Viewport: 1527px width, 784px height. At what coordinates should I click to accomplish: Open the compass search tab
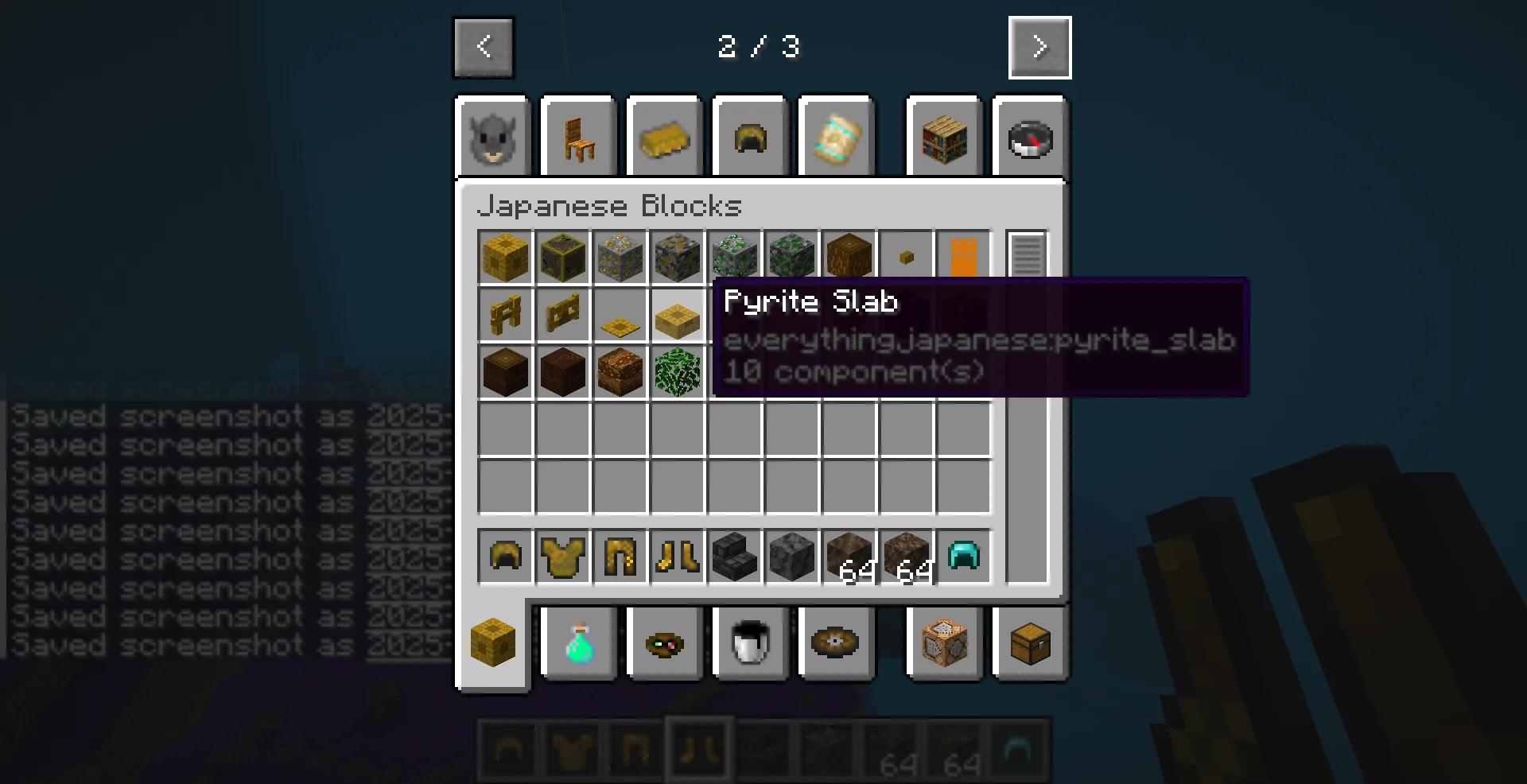point(1030,137)
